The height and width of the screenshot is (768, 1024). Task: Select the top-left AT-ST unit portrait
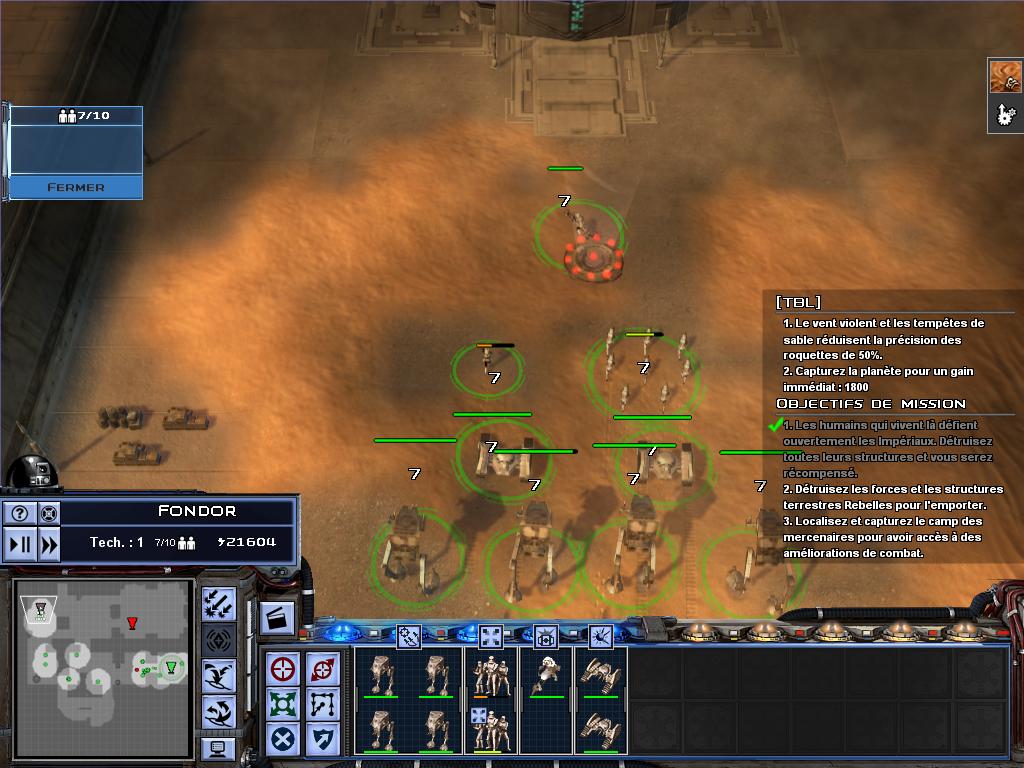(380, 674)
